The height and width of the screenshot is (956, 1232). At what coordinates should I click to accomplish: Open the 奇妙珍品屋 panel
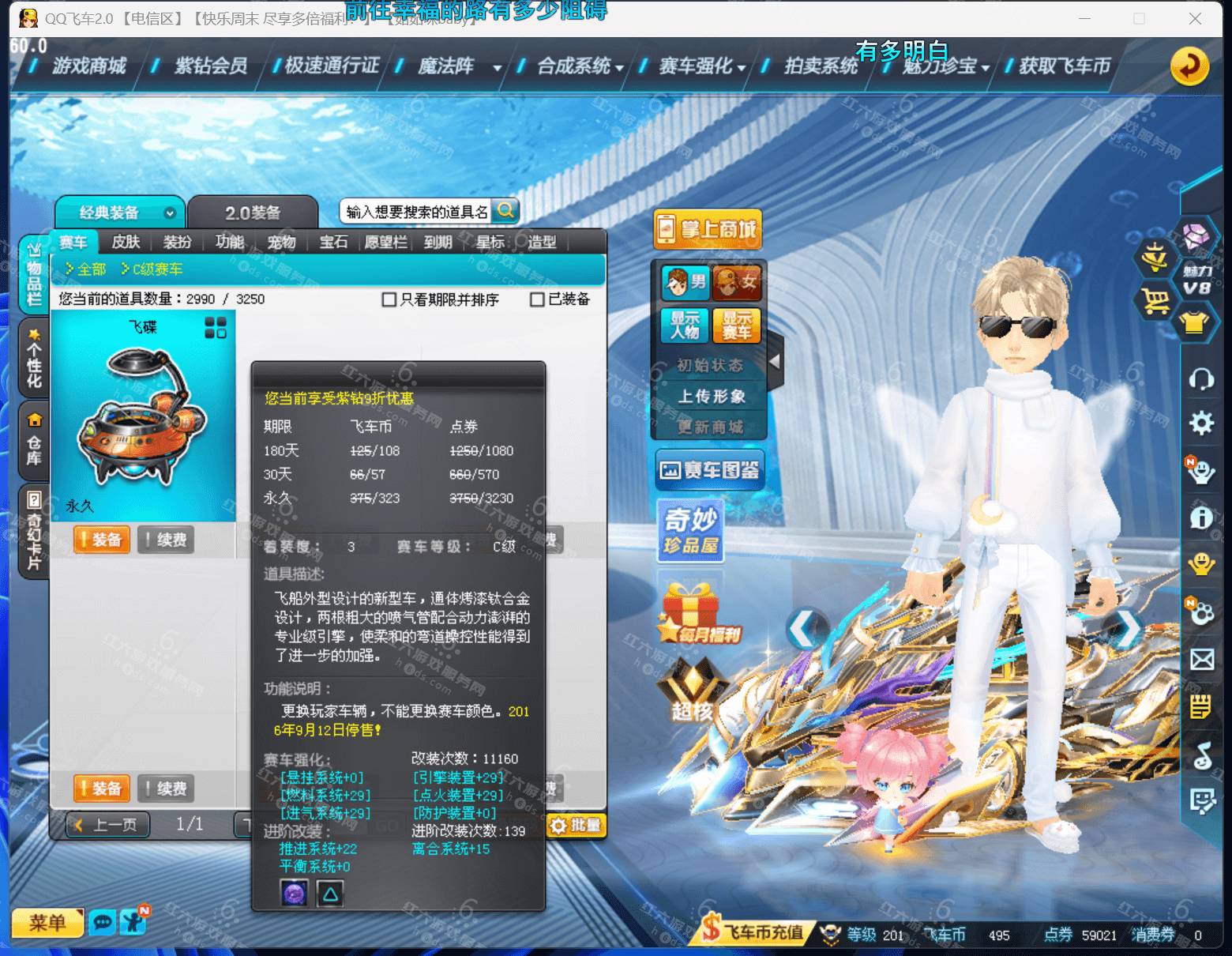(691, 531)
